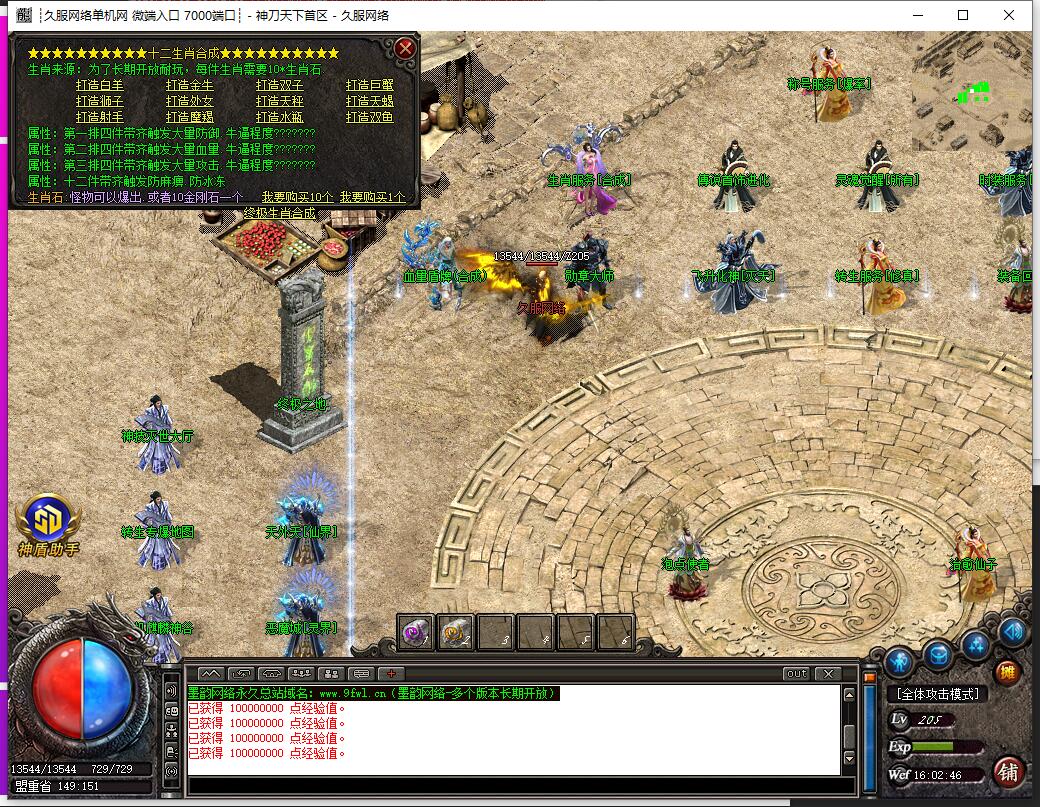This screenshot has width=1040, height=807.
Task: Choose the 打造双鱼 option
Action: coord(370,118)
